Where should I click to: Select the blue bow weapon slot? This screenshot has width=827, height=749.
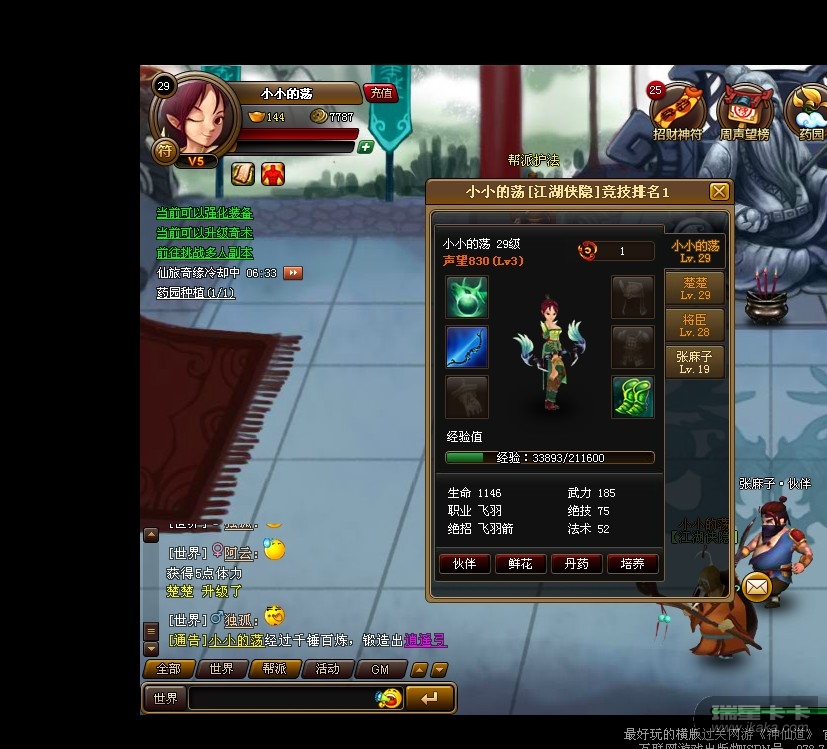(x=467, y=347)
